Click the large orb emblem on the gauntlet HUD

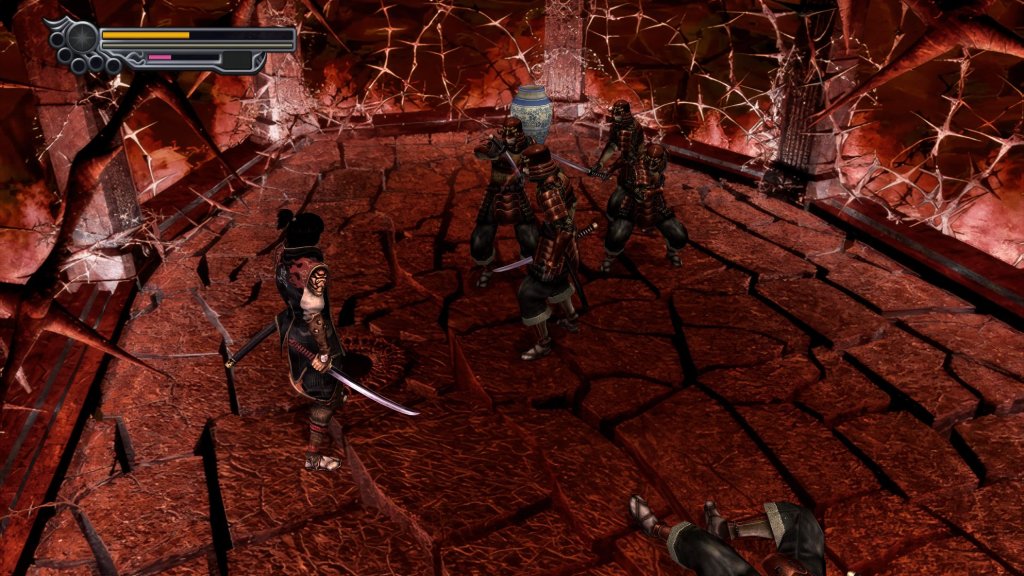[x=82, y=38]
